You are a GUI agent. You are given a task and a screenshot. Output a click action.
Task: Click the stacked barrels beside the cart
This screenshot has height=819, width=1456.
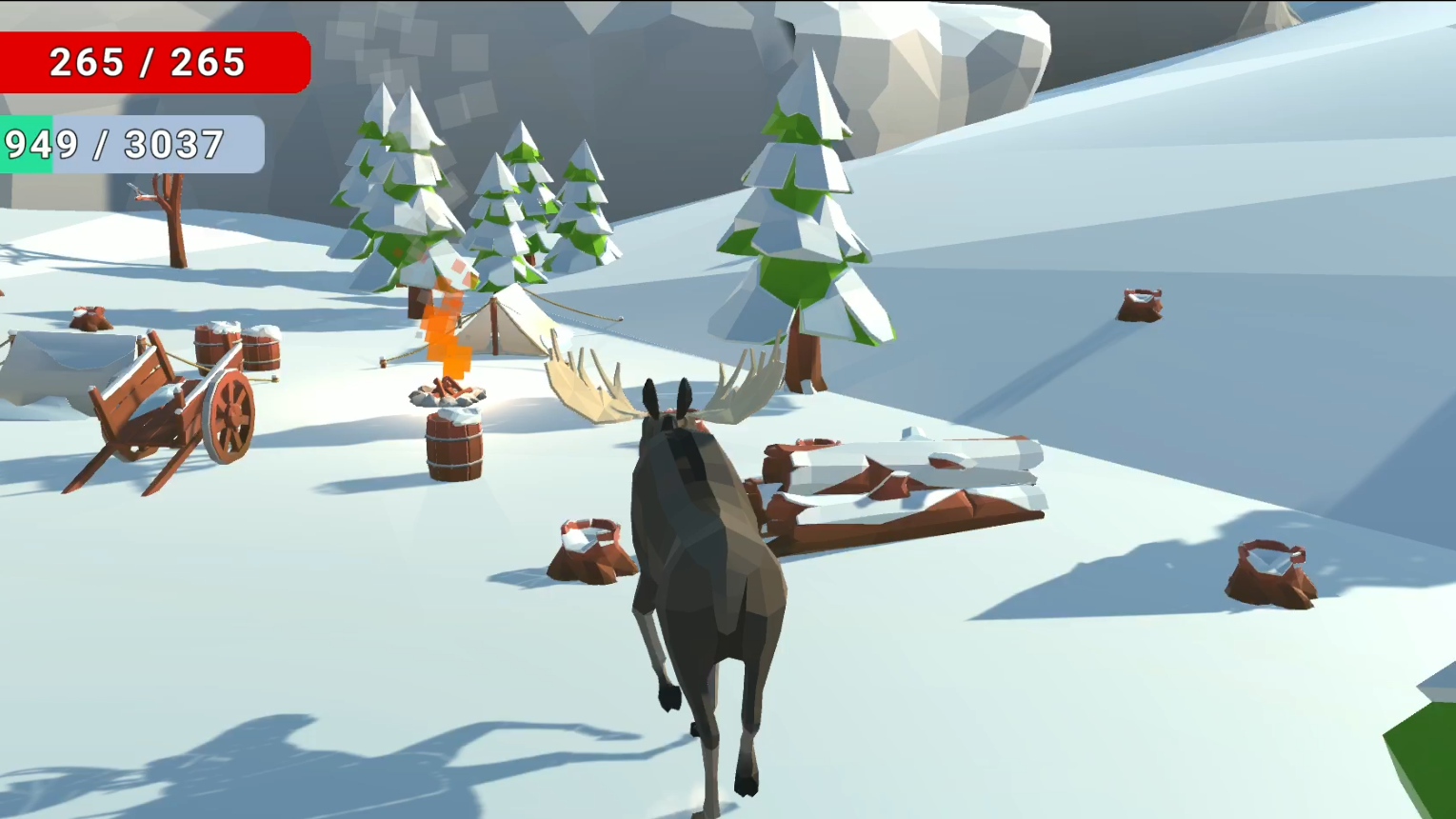click(233, 348)
